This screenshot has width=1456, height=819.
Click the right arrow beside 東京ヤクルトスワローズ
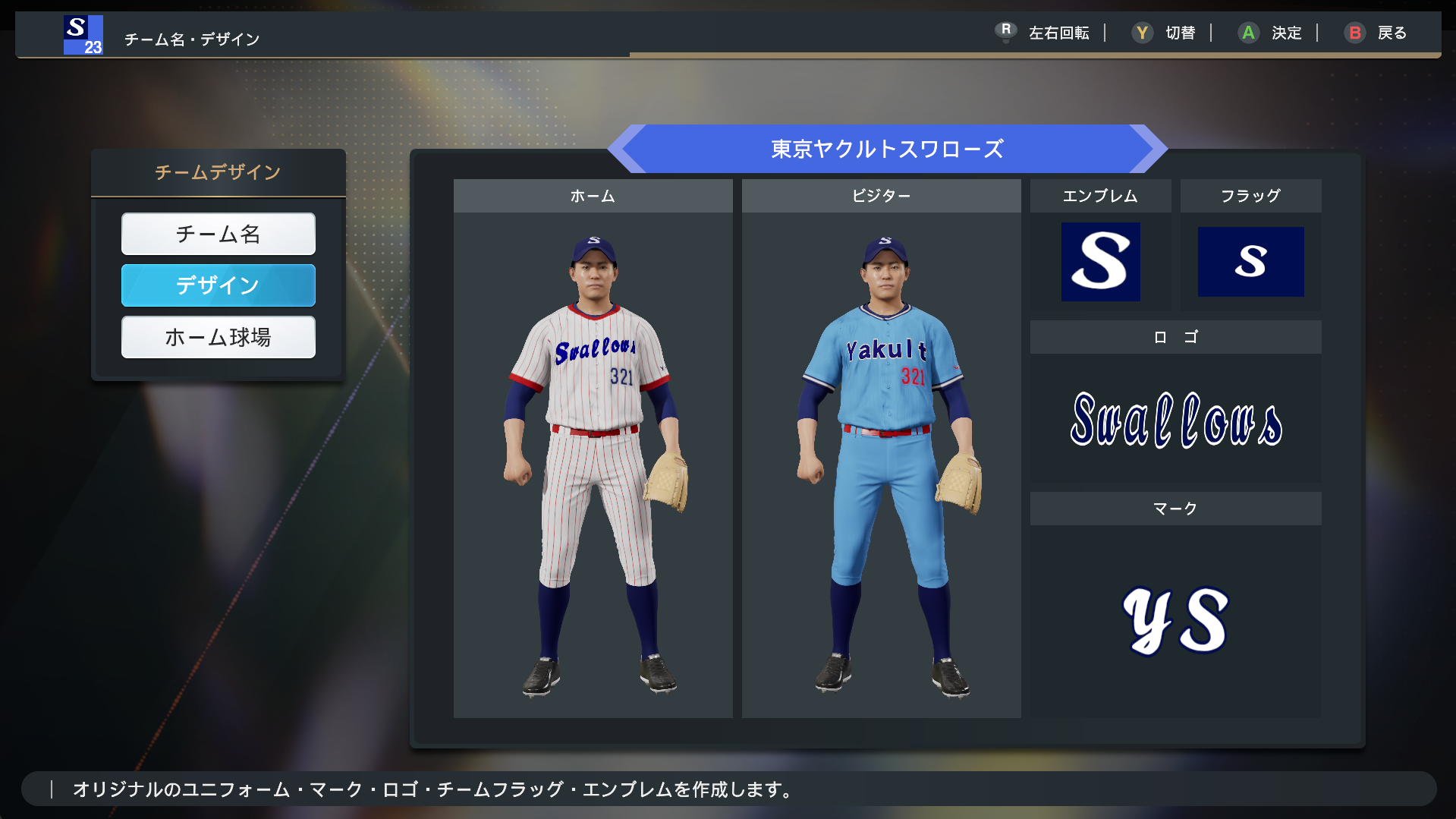pos(1148,149)
